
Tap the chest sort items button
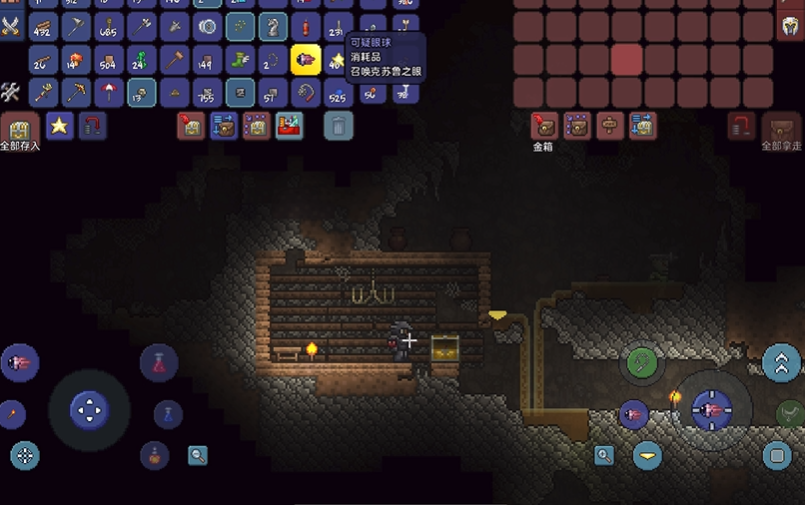click(643, 126)
